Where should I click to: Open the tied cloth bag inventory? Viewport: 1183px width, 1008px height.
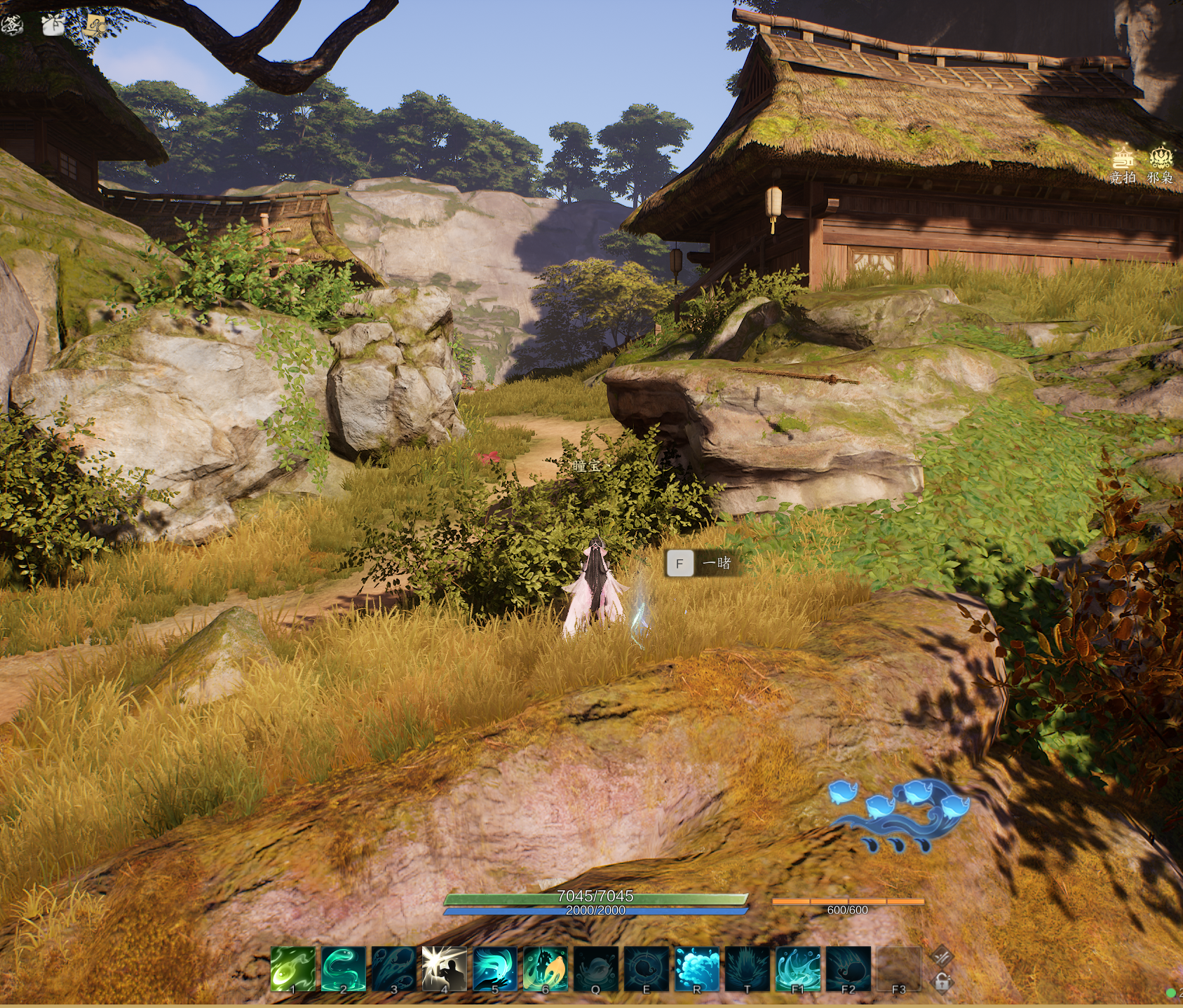point(53,25)
